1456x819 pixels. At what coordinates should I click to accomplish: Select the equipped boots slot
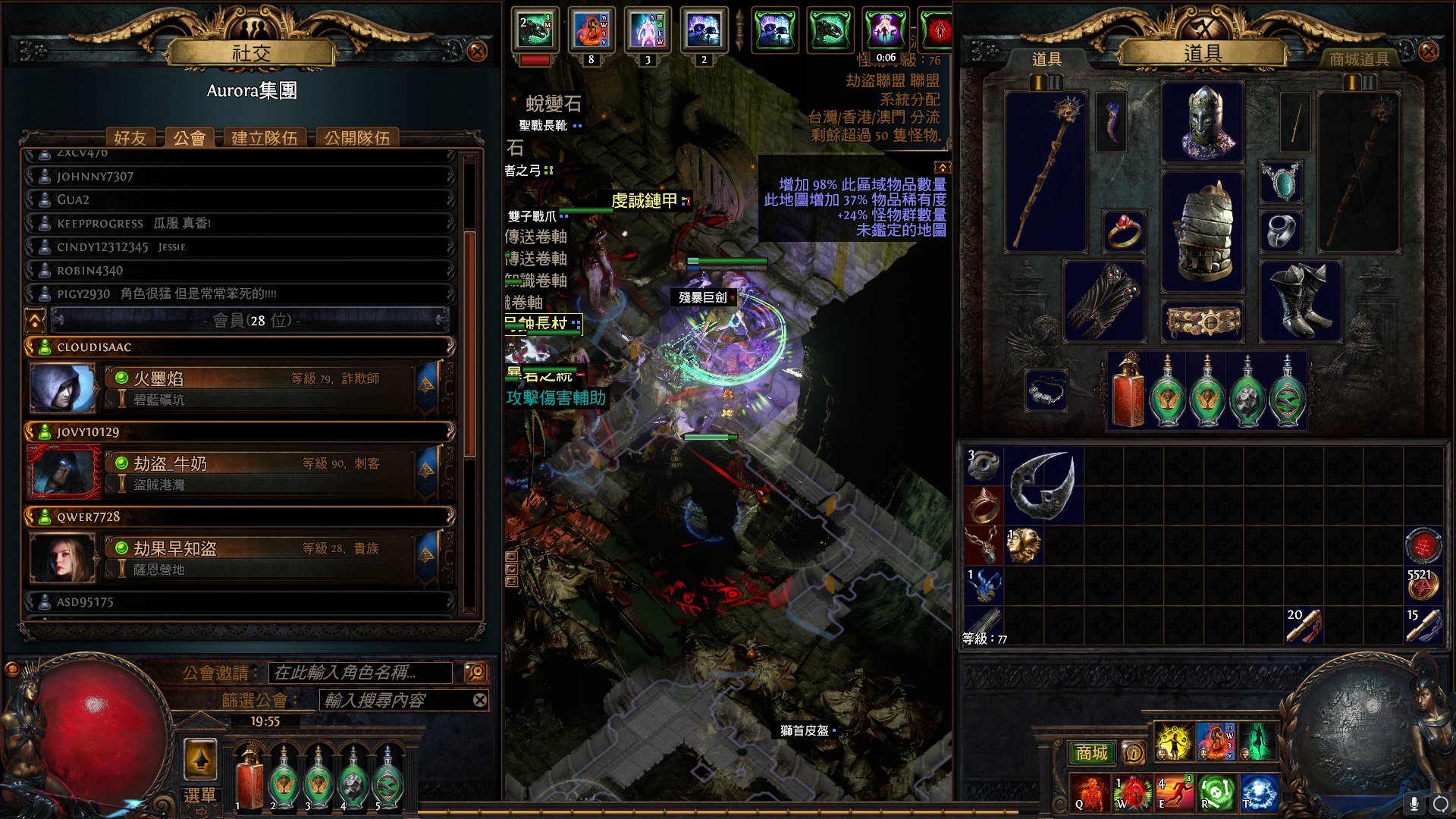pyautogui.click(x=1301, y=301)
